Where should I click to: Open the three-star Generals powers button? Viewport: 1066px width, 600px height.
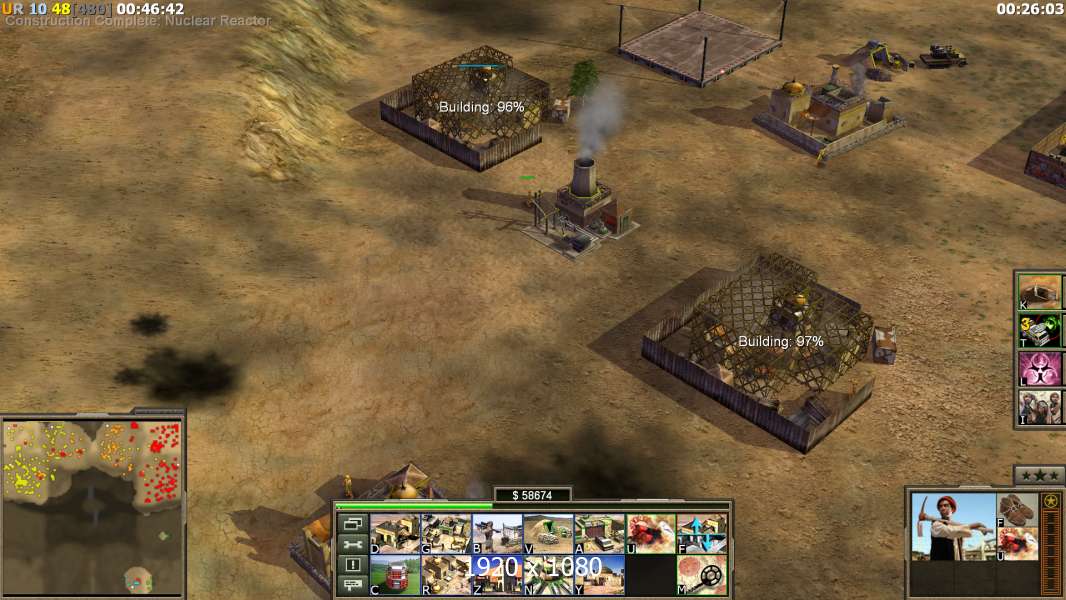[x=1039, y=475]
